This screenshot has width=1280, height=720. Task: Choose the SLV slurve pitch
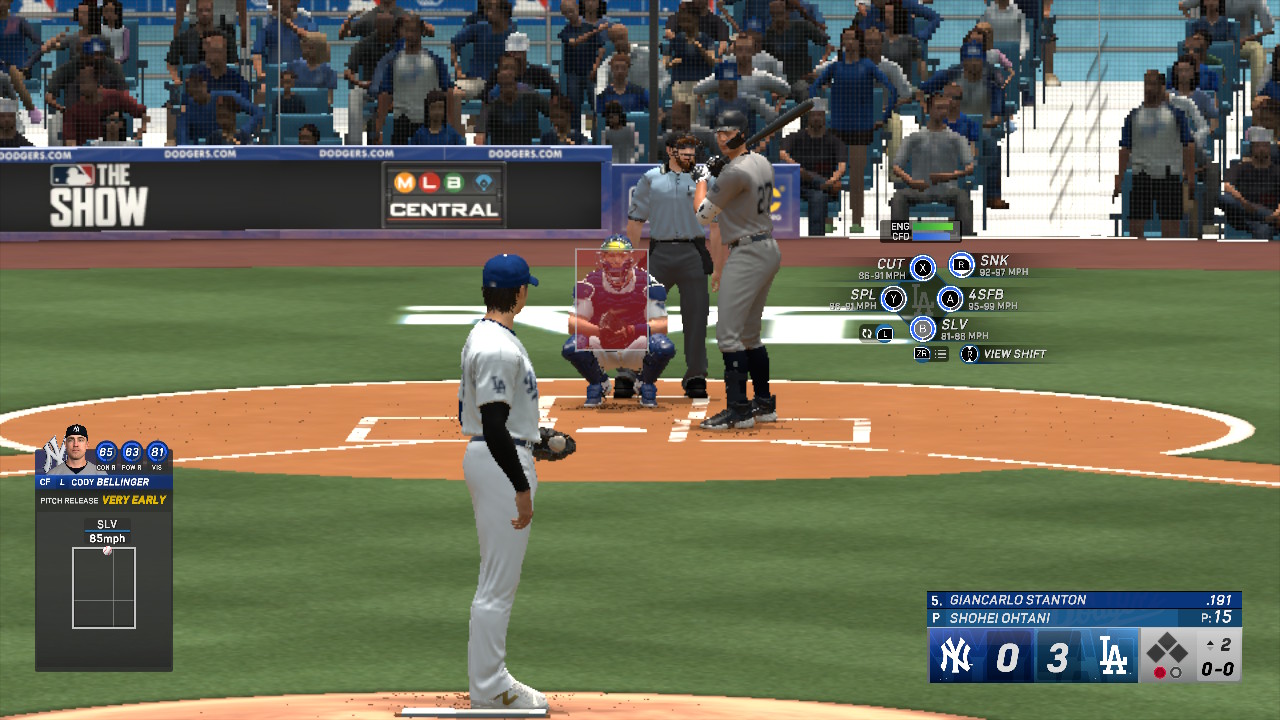click(x=923, y=328)
